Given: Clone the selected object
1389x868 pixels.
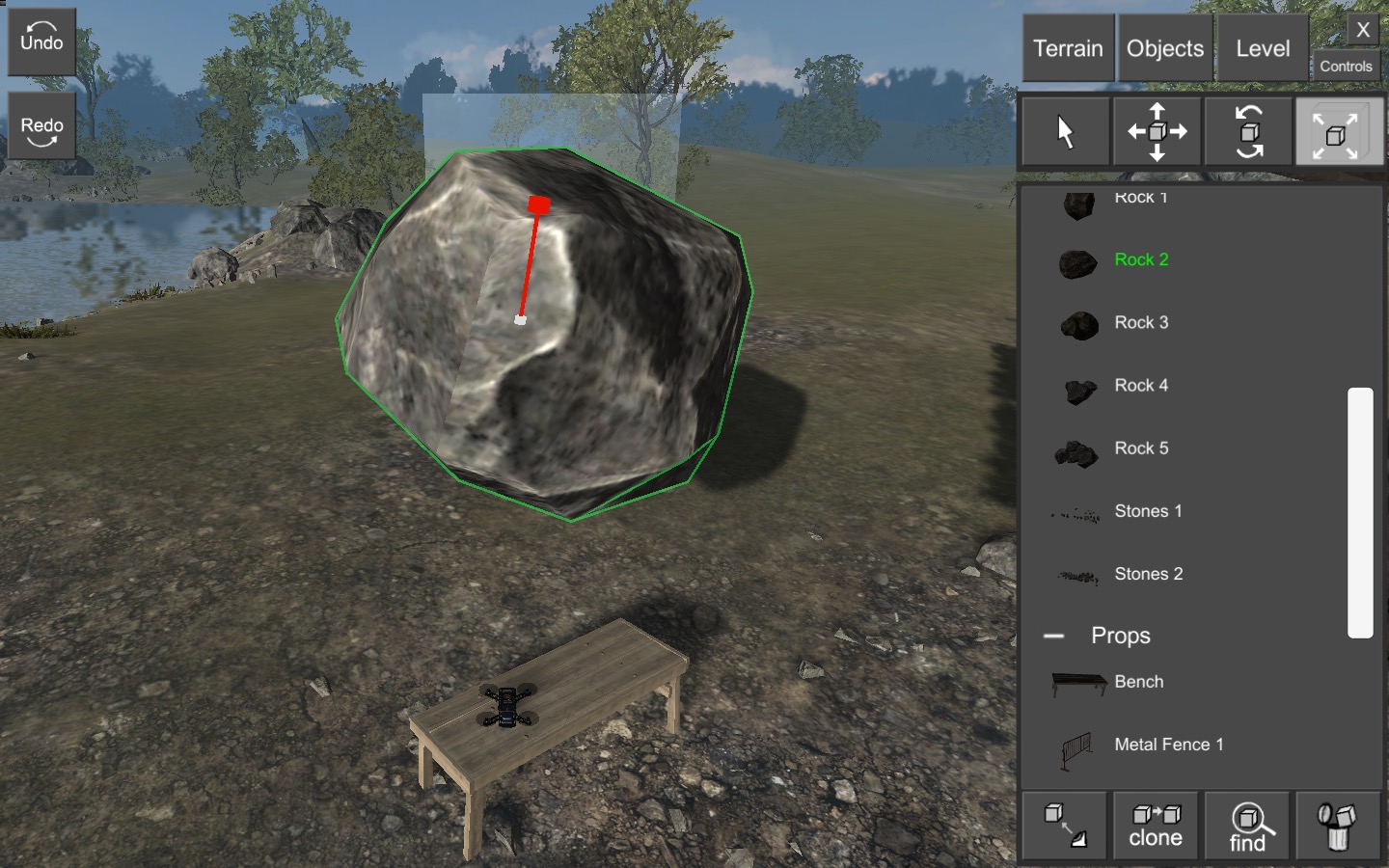Looking at the screenshot, I should [1156, 827].
